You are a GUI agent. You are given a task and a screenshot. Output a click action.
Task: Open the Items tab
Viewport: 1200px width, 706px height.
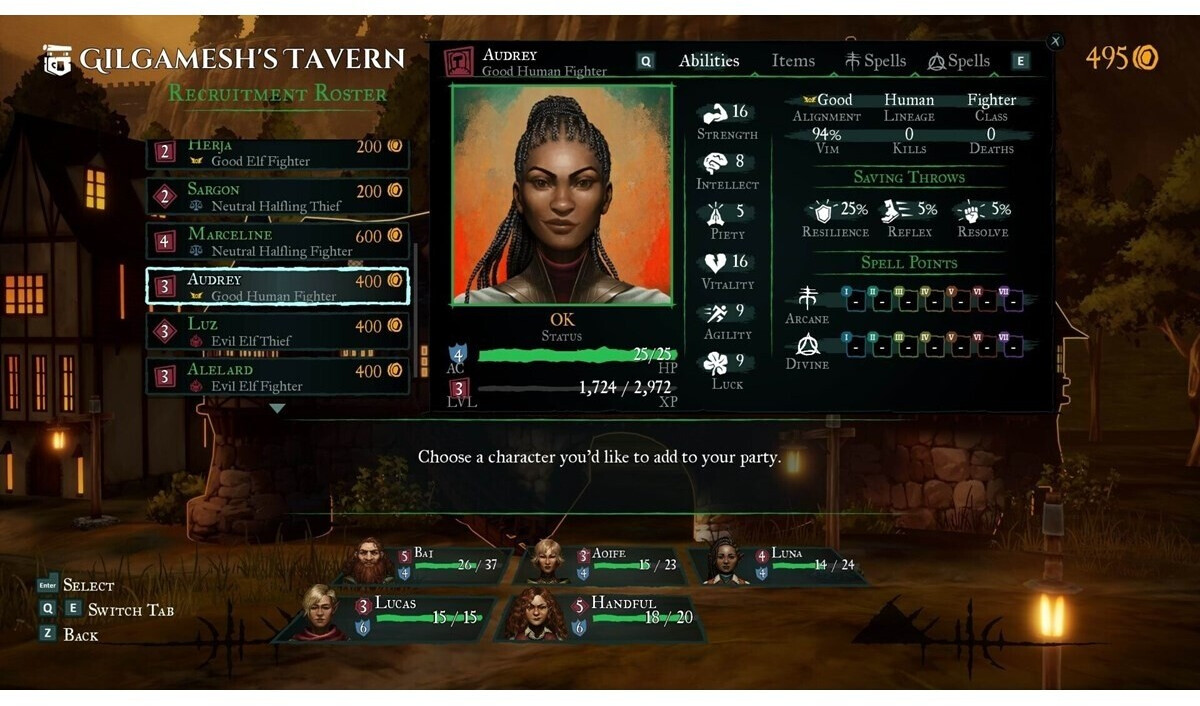point(793,61)
